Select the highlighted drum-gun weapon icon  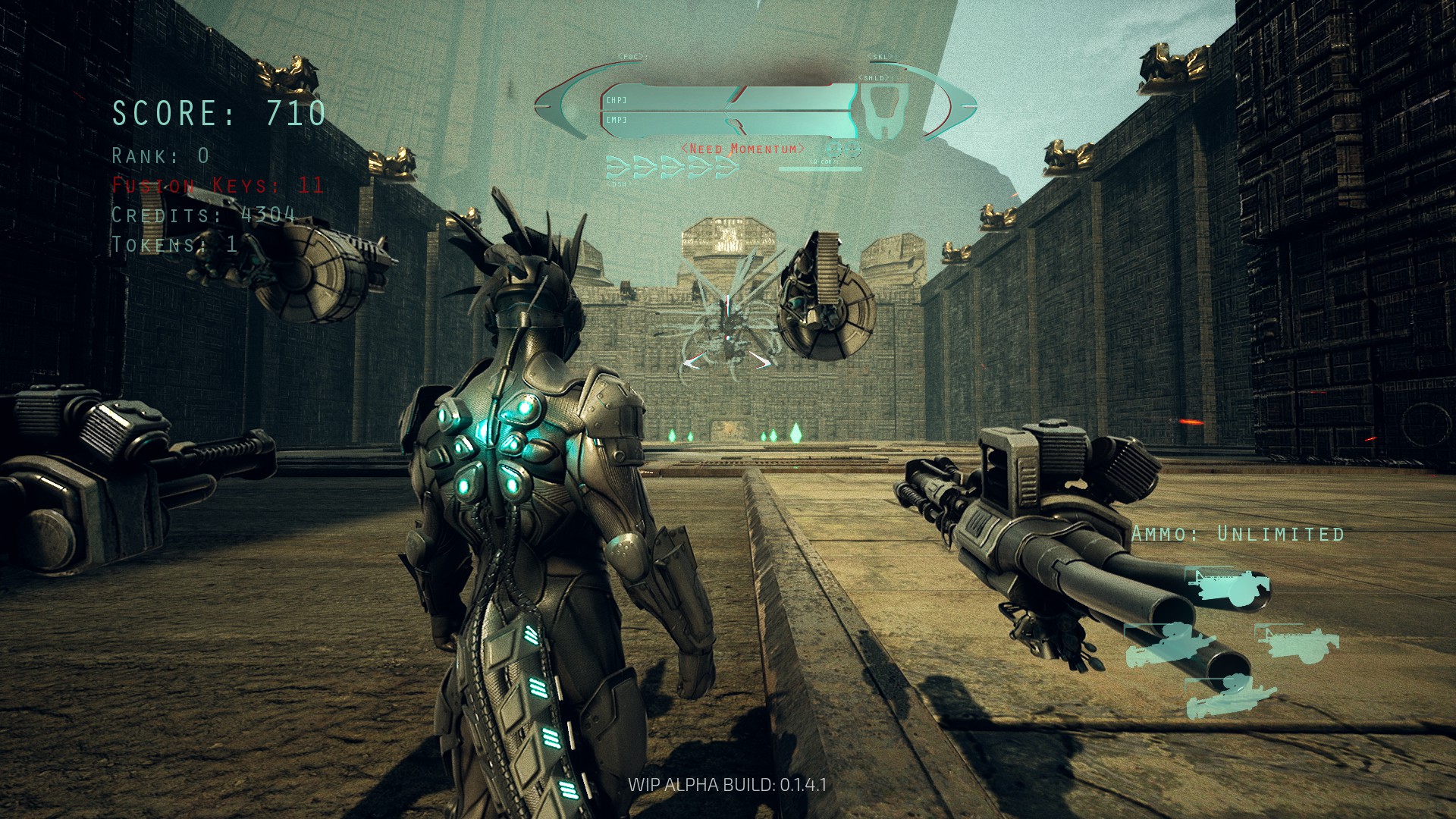pyautogui.click(x=1228, y=588)
